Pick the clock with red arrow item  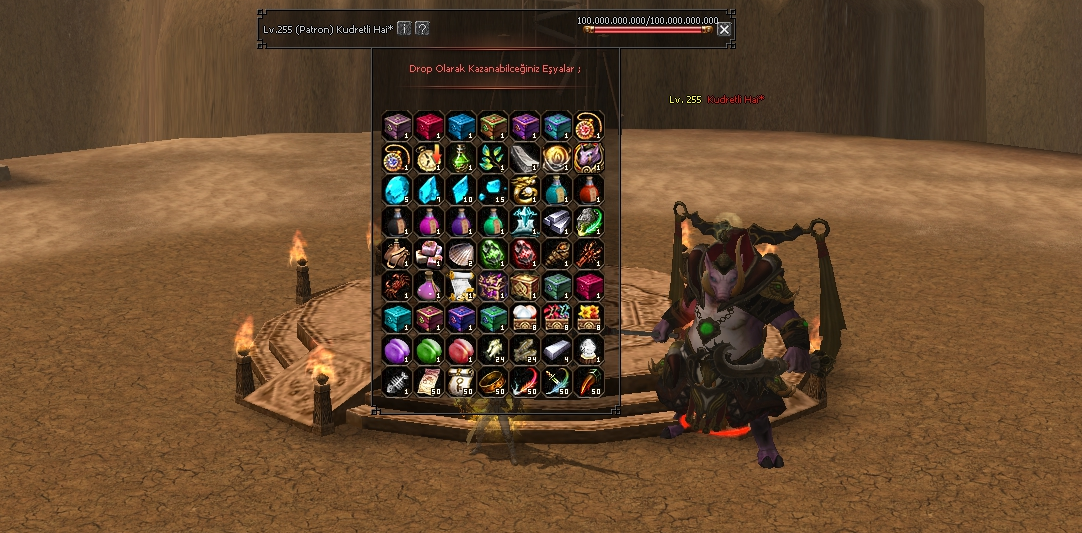click(429, 157)
